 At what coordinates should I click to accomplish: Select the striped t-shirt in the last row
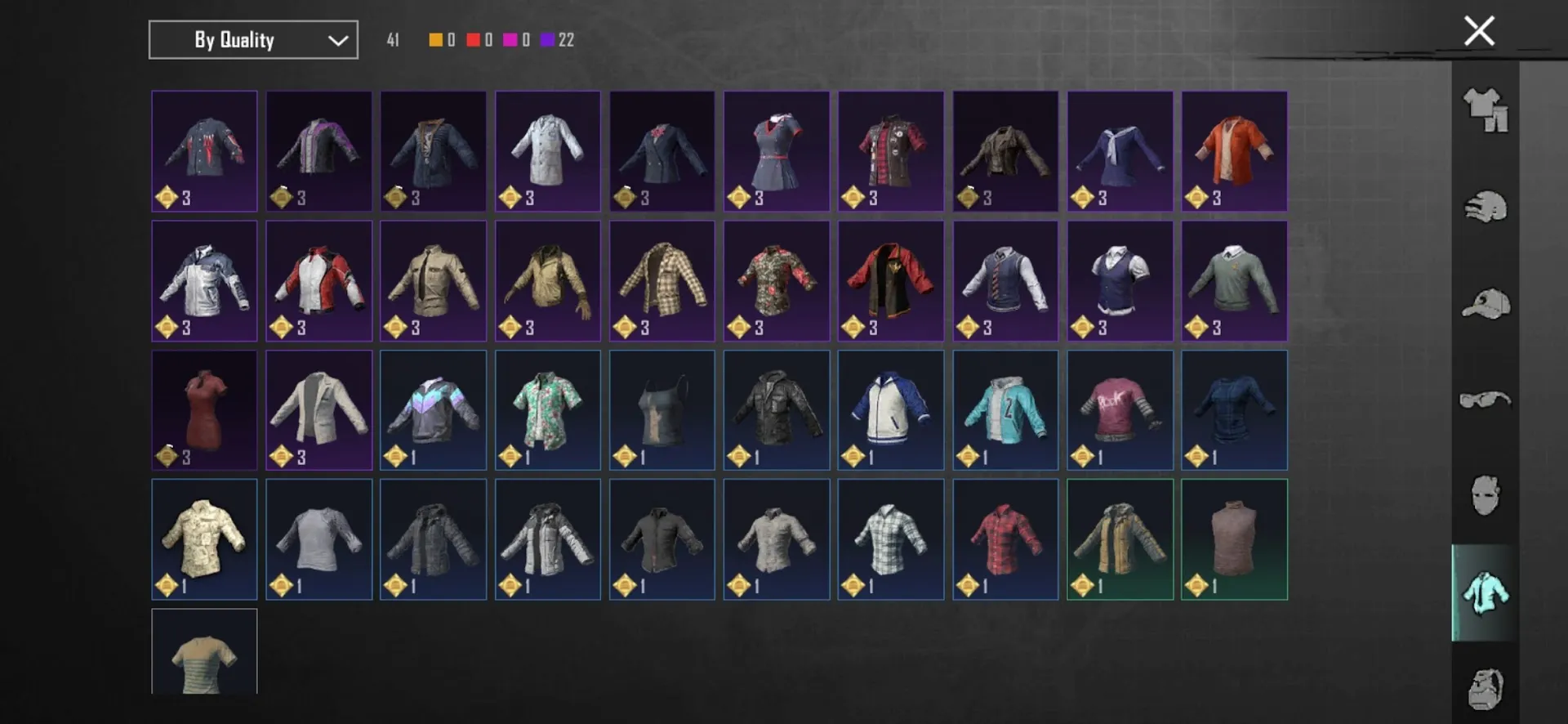204,654
